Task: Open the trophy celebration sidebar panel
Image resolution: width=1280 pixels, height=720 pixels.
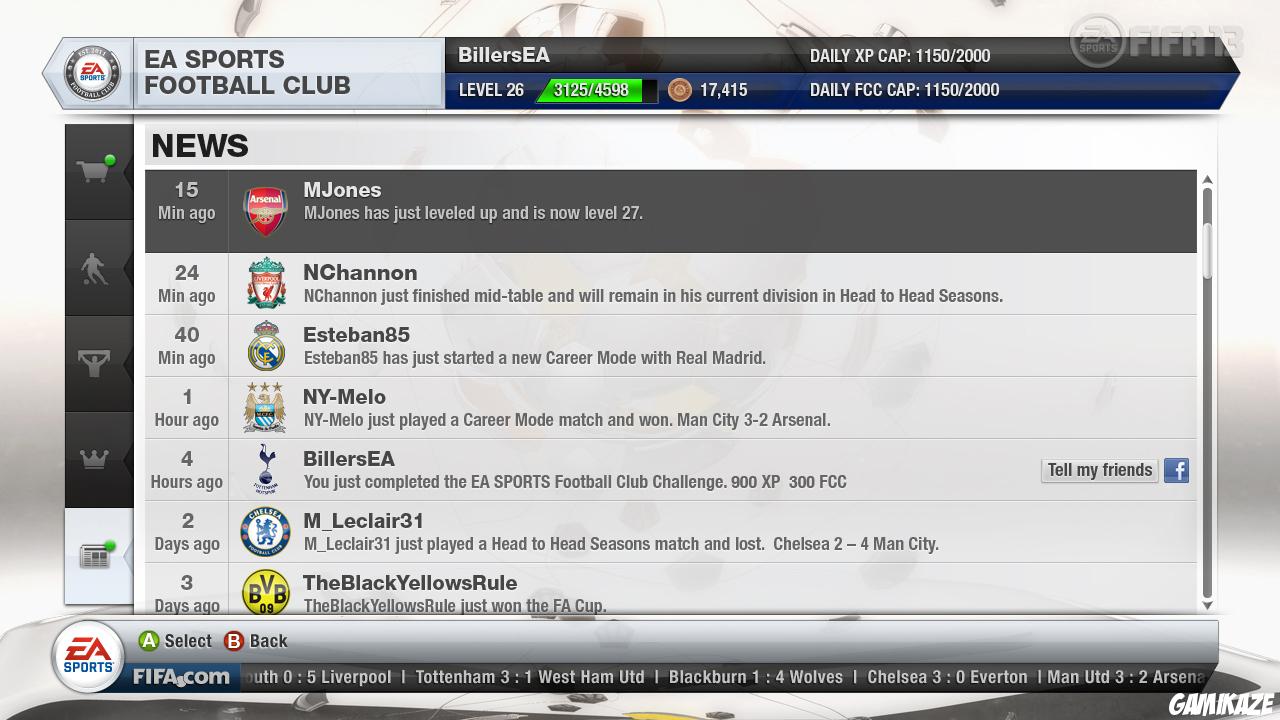Action: click(96, 362)
